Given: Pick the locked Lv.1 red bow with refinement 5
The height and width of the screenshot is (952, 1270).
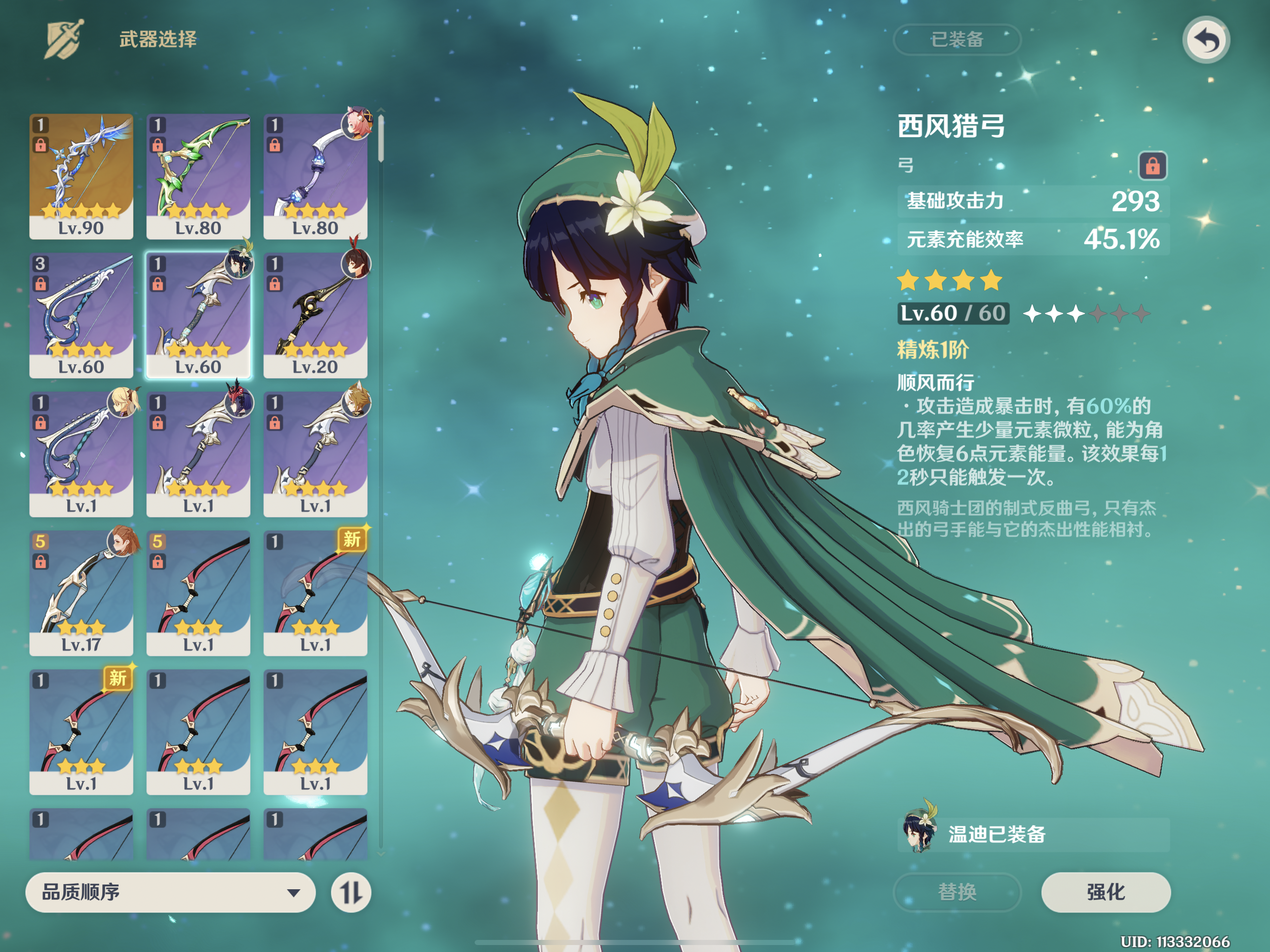Looking at the screenshot, I should pyautogui.click(x=198, y=593).
